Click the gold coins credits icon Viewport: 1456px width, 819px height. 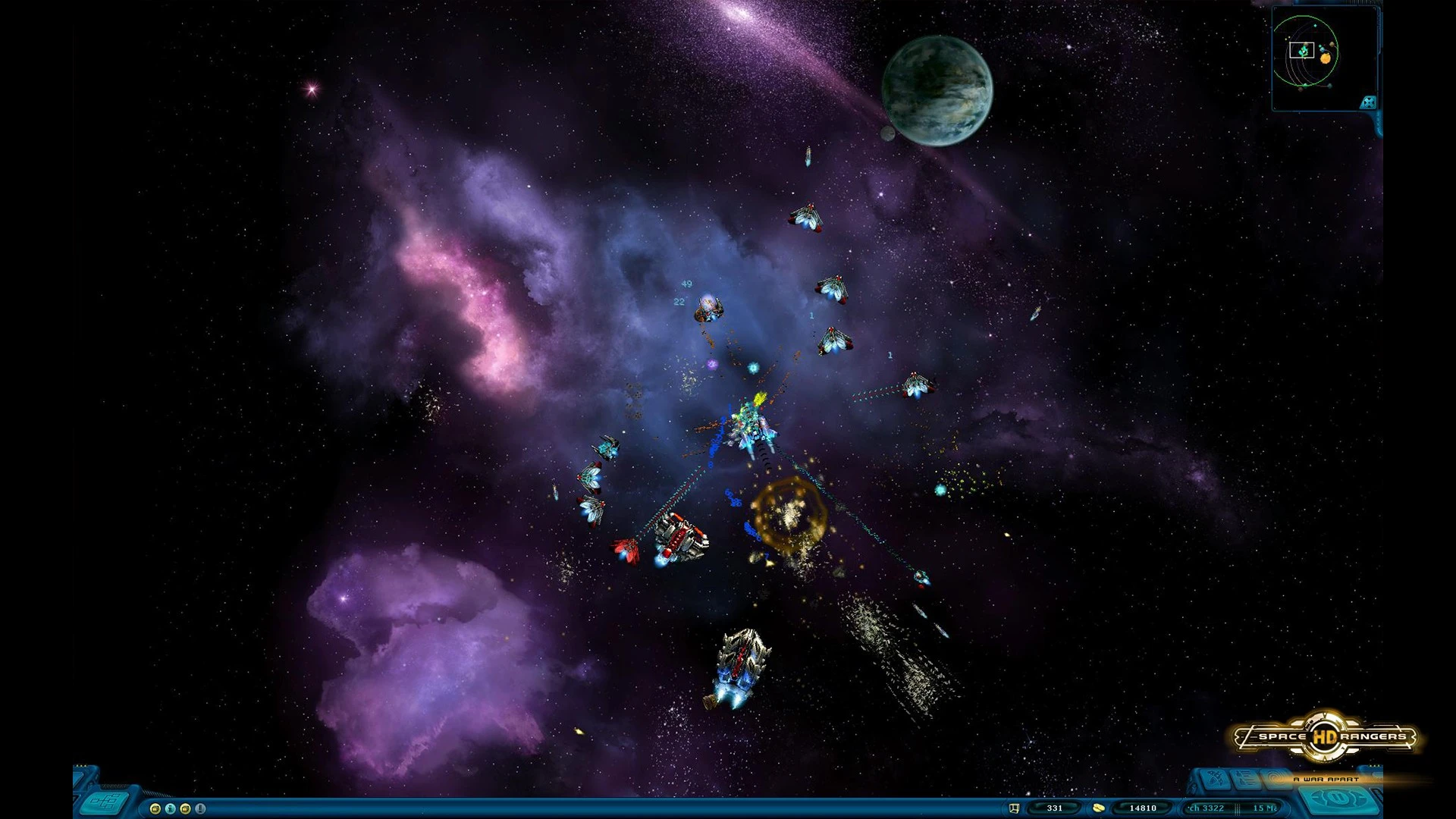(x=1098, y=808)
